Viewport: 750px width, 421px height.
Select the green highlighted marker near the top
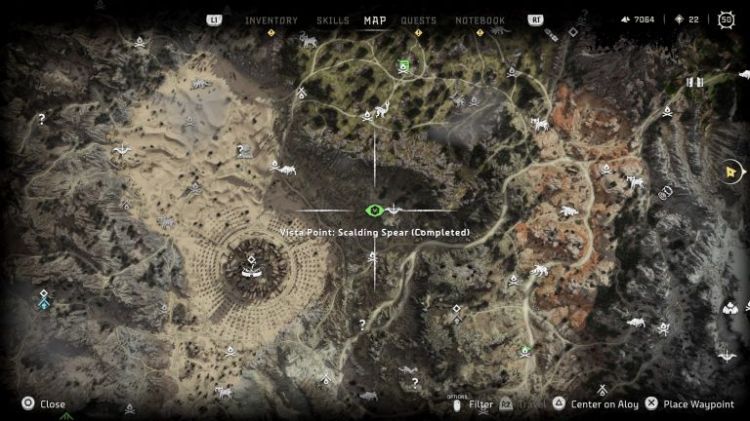(404, 66)
